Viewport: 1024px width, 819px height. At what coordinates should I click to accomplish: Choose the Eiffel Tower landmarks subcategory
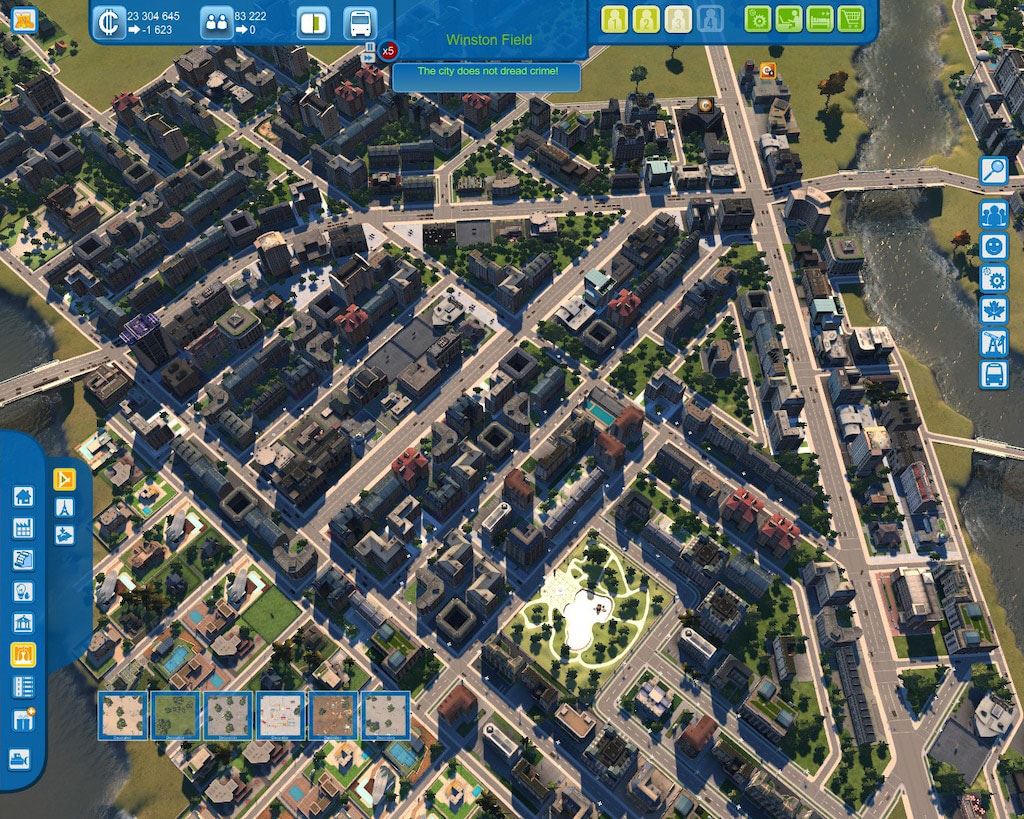[x=65, y=506]
